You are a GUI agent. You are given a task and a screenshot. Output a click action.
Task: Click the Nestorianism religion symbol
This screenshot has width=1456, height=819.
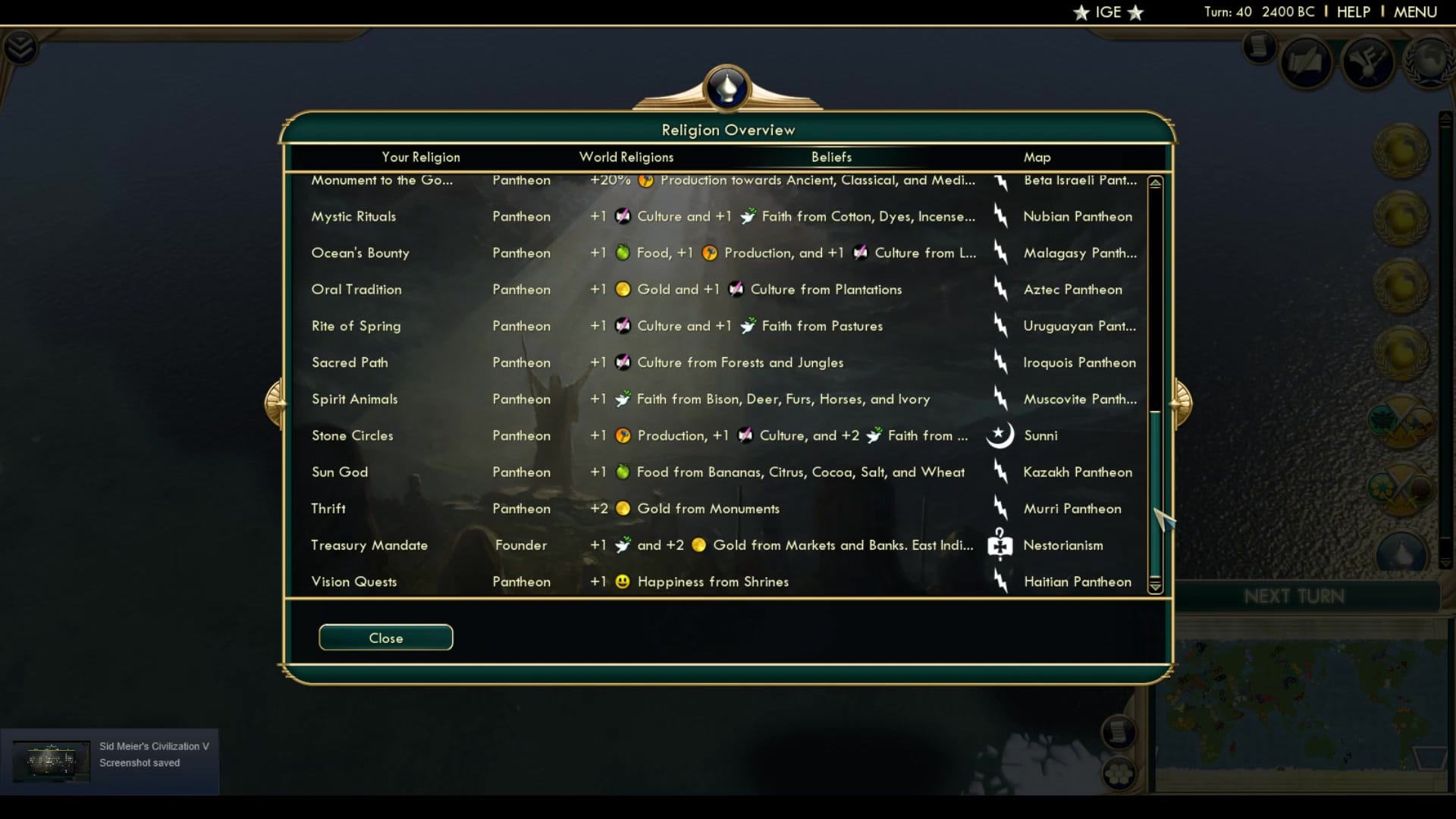pos(1001,545)
